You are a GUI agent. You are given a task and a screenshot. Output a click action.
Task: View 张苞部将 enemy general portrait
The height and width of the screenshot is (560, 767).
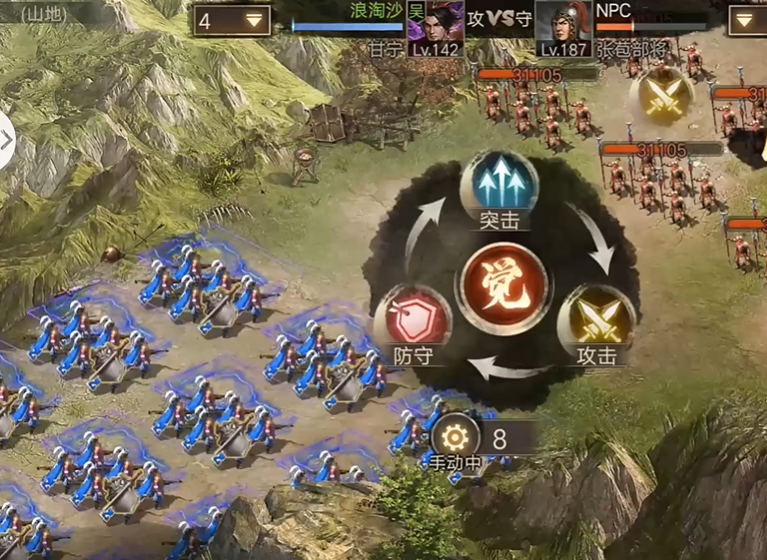point(564,22)
